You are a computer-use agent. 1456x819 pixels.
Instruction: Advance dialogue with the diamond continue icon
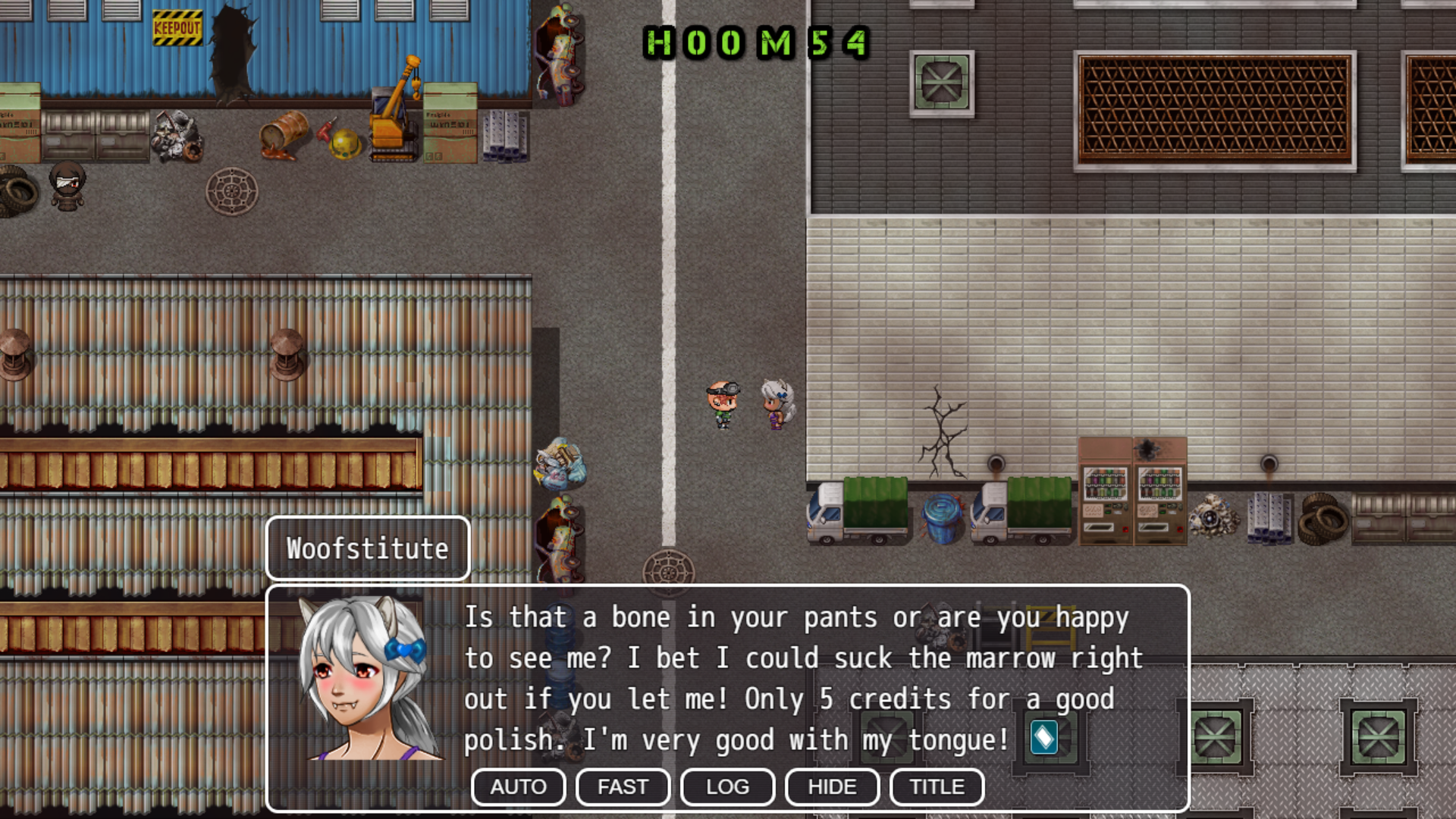[1043, 737]
